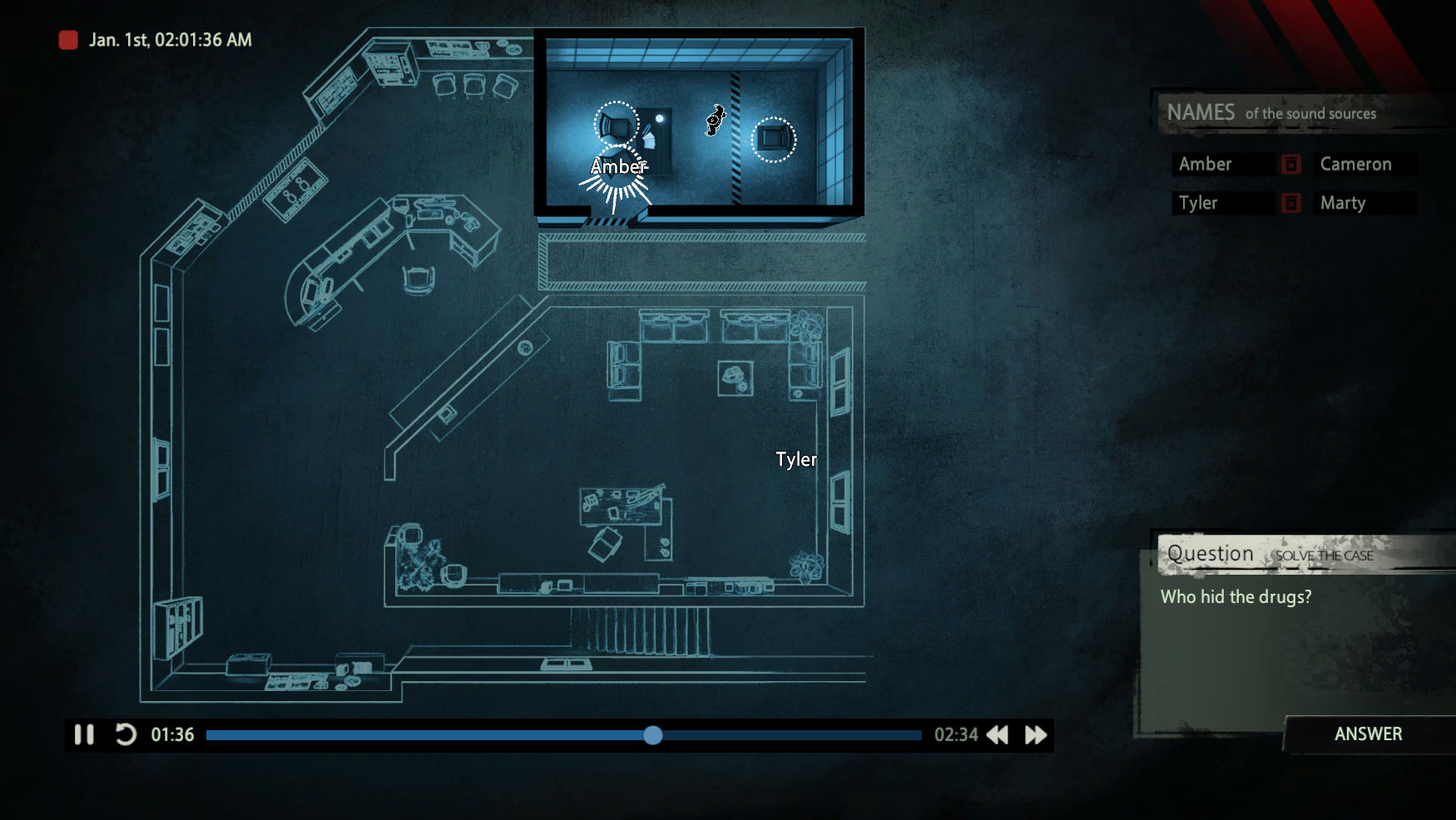Viewport: 1456px width, 820px height.
Task: Click the red recording indicator square
Action: 68,40
